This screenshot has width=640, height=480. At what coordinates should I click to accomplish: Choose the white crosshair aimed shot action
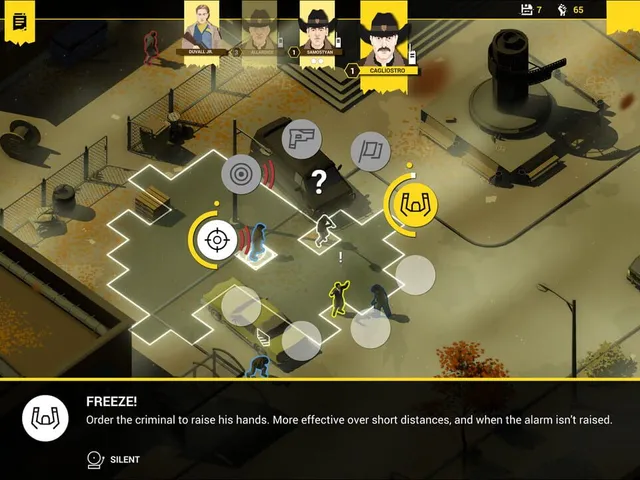214,239
